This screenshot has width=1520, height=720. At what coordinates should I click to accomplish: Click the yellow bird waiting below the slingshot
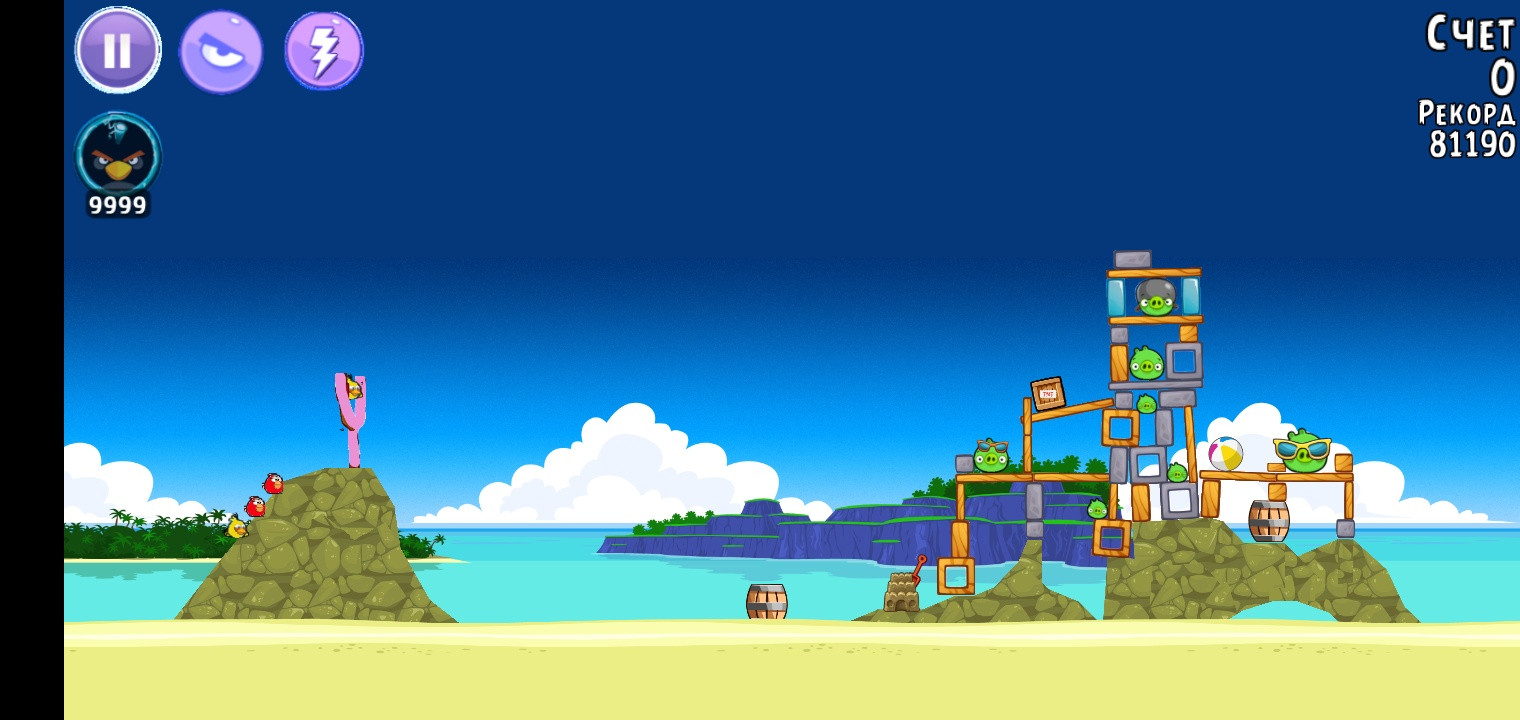coord(236,525)
